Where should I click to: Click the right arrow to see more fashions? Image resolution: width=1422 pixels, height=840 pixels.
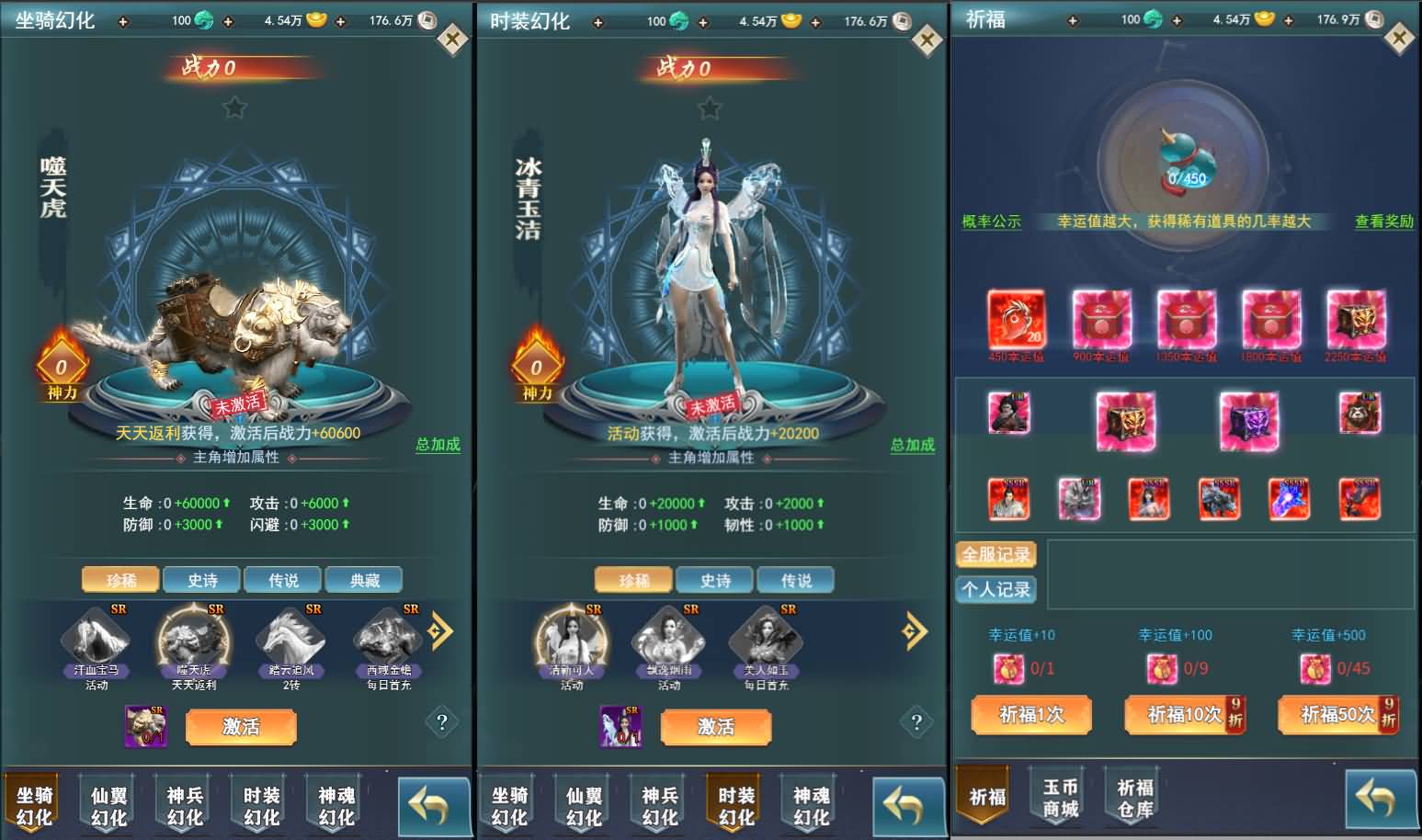tap(914, 630)
